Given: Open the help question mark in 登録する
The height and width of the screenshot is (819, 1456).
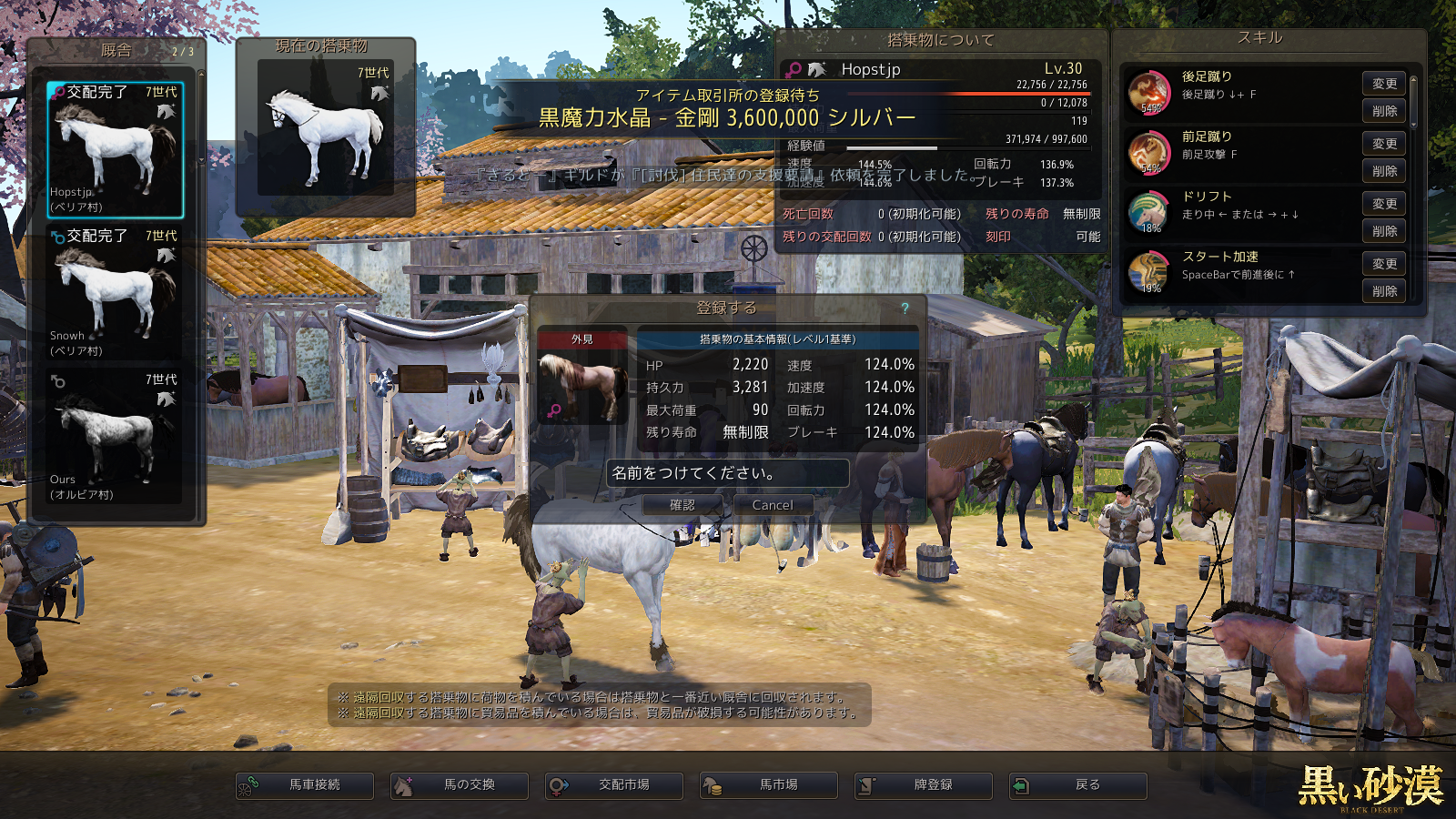Looking at the screenshot, I should point(905,308).
